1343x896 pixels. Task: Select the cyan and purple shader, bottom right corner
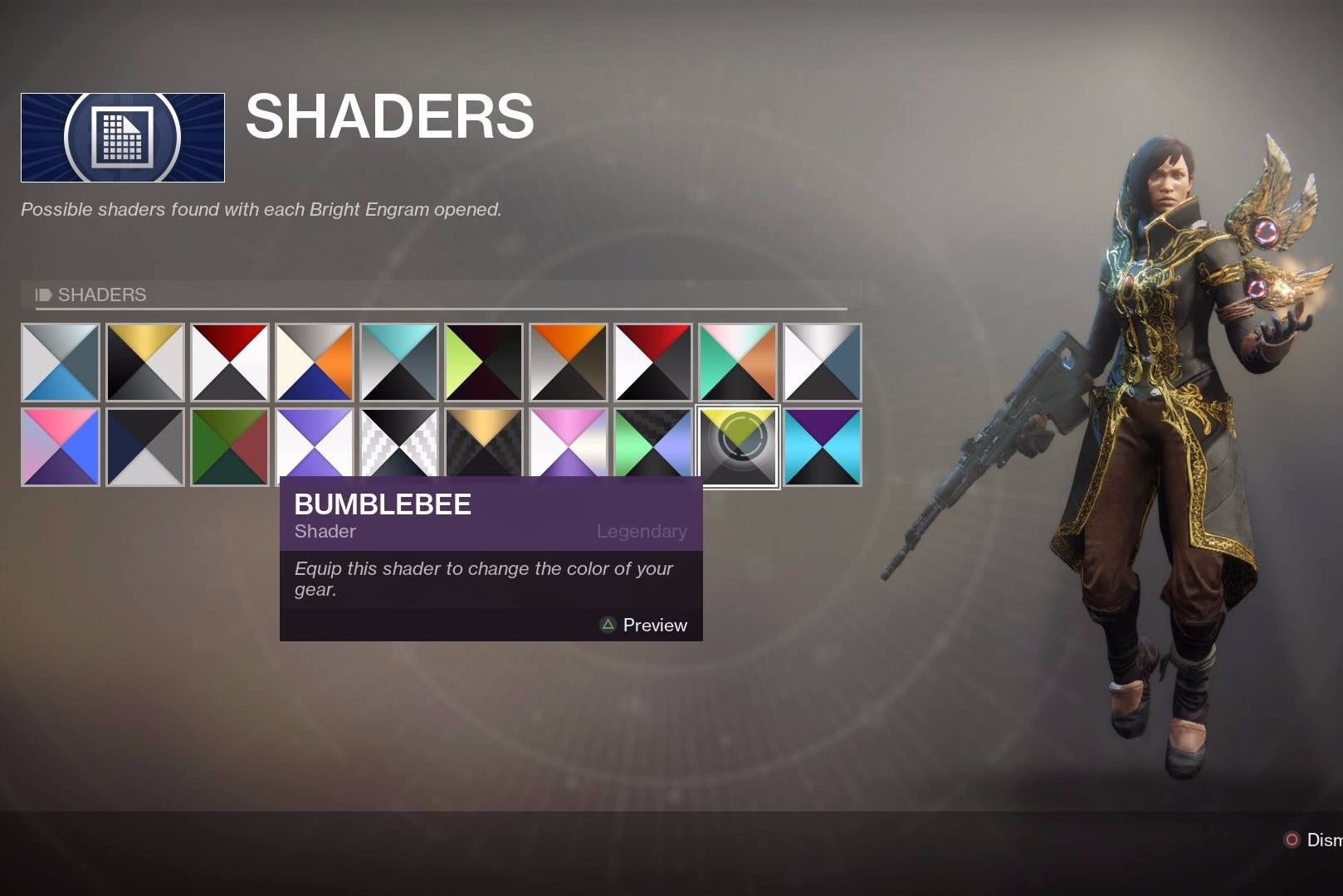point(823,446)
